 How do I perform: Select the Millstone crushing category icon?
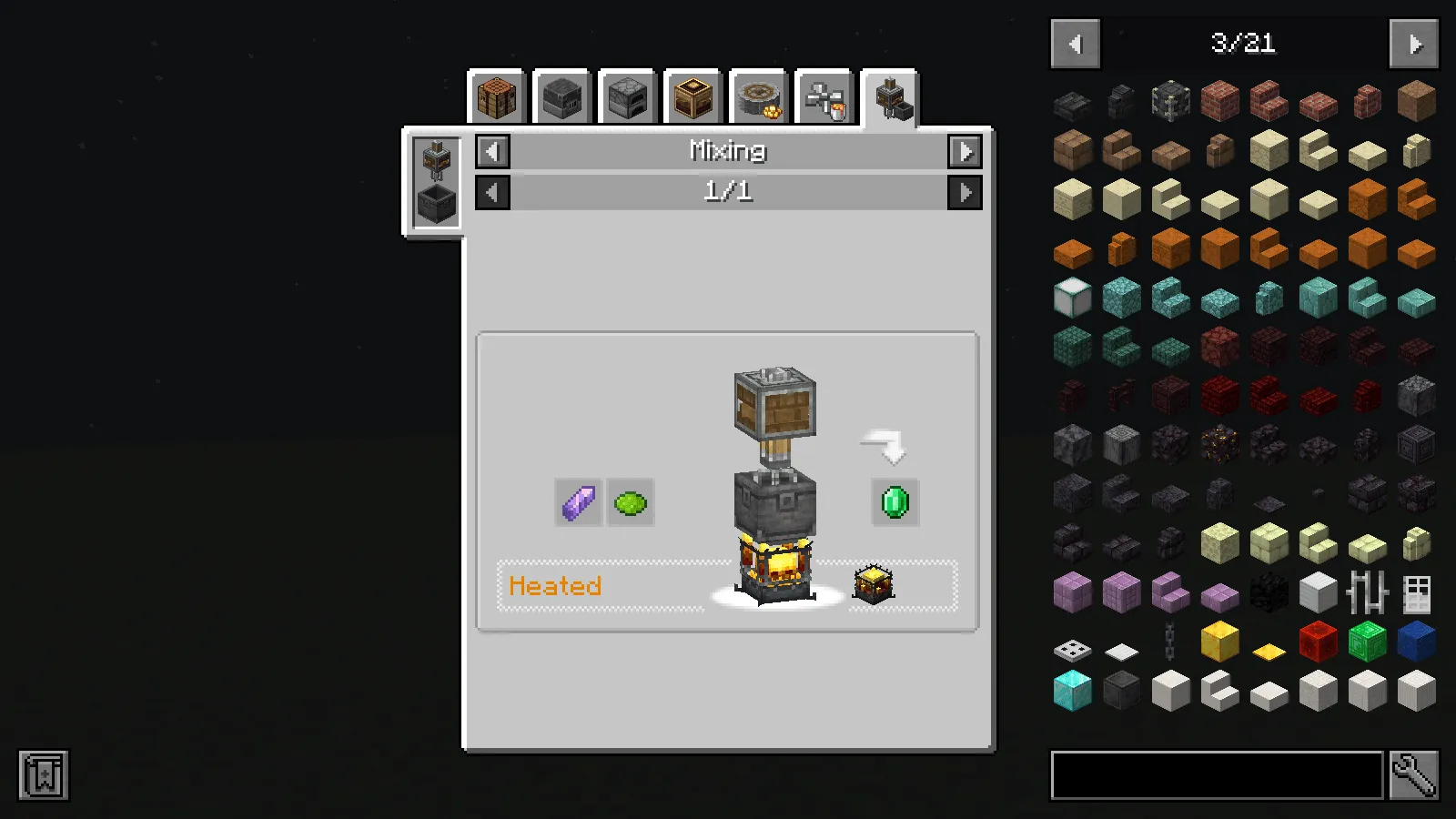[757, 98]
